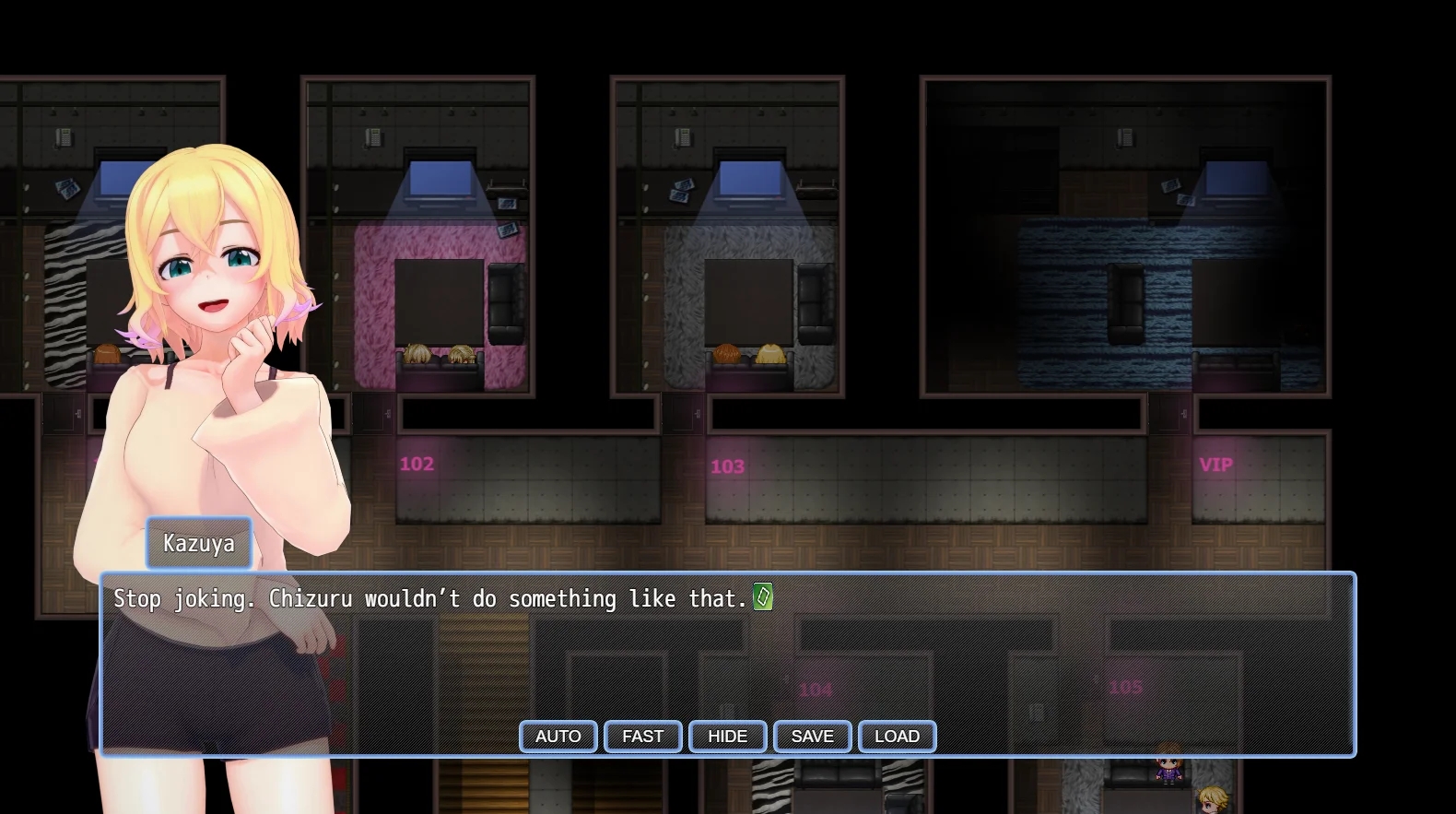Click the dim 105 room sign near the corner
This screenshot has height=814, width=1456.
tap(1125, 686)
